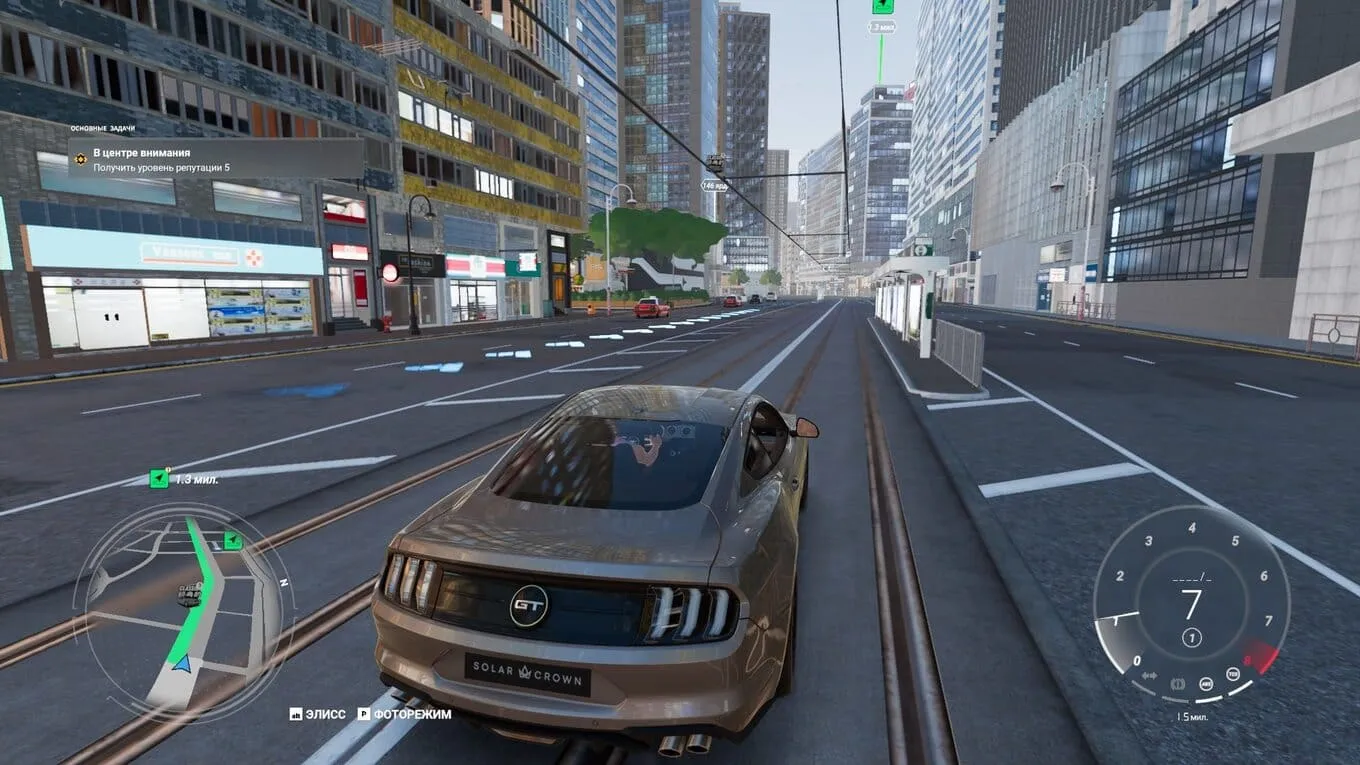Click the TCS indicator on the tachometer
Screen dimensions: 1360x765
point(1233,673)
